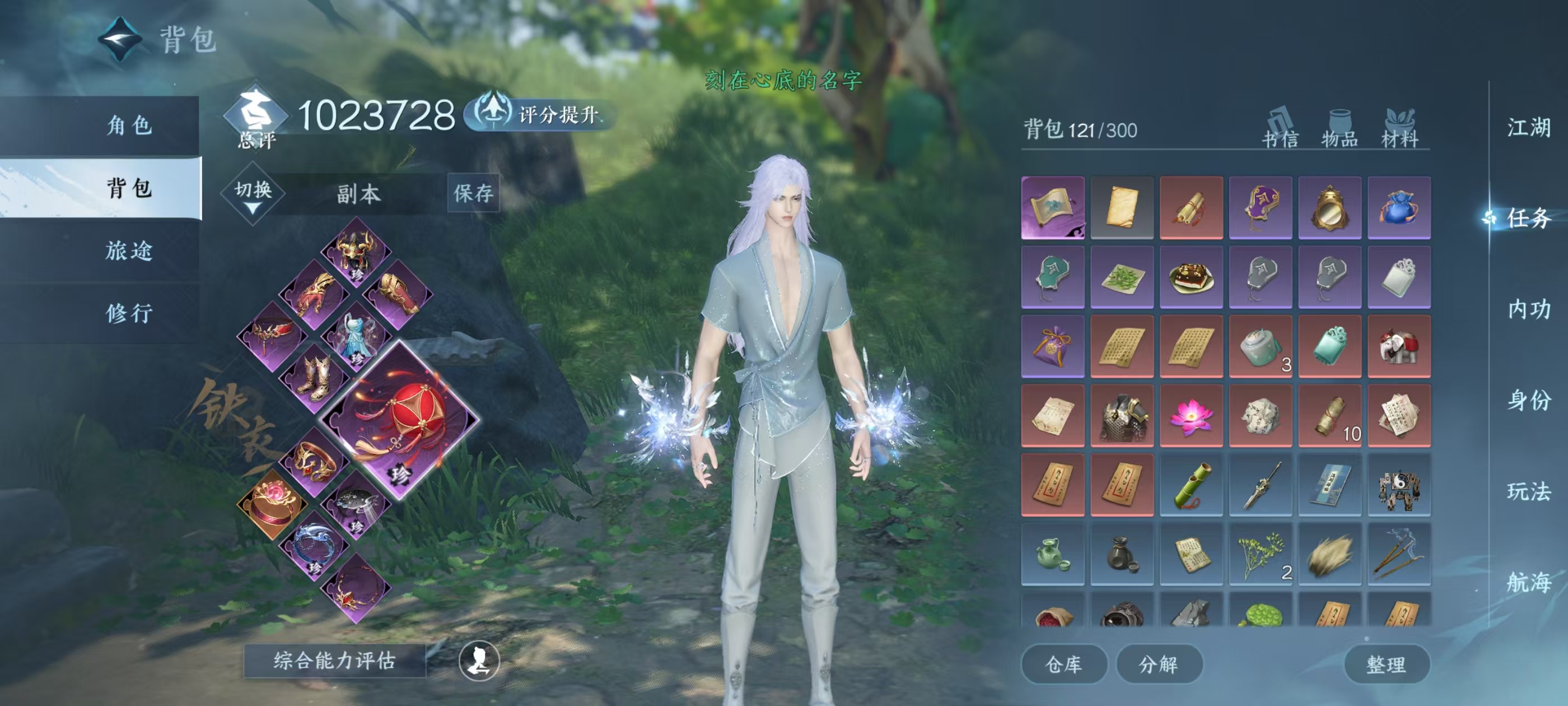Open the 旅途 journey tab
This screenshot has height=706, width=1568.
coord(129,250)
